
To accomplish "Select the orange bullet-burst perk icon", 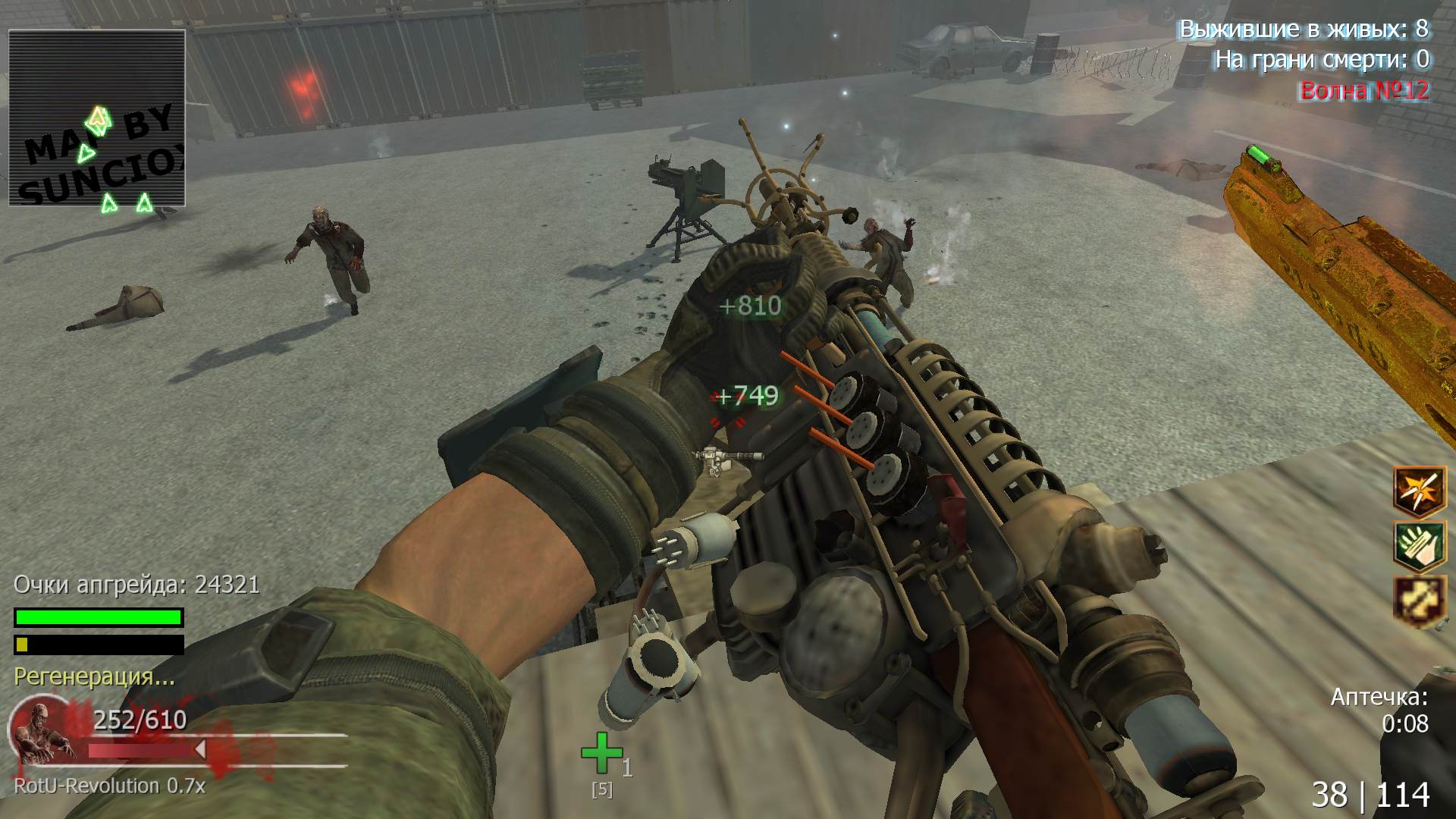I will (1420, 491).
